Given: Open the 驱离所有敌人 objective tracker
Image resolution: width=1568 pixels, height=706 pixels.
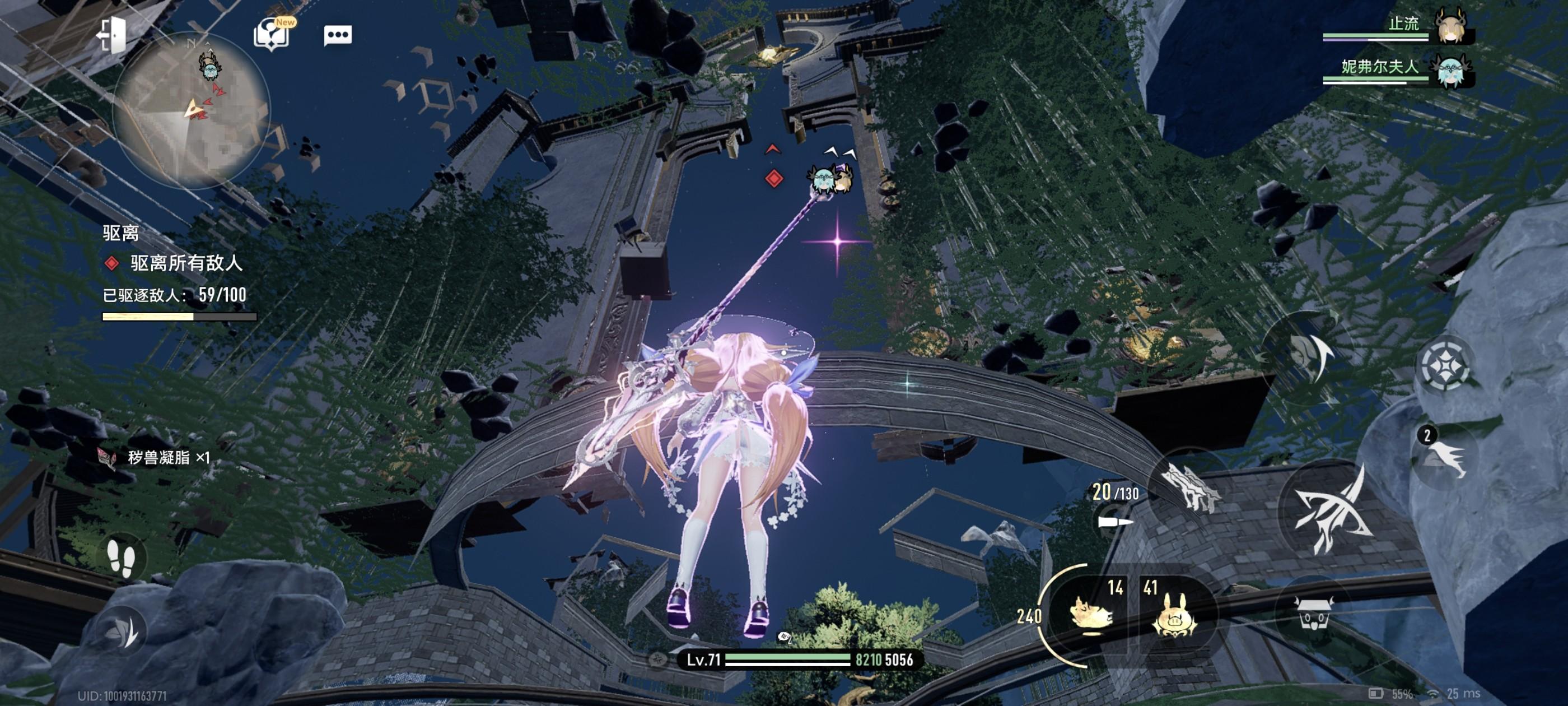Looking at the screenshot, I should point(185,263).
